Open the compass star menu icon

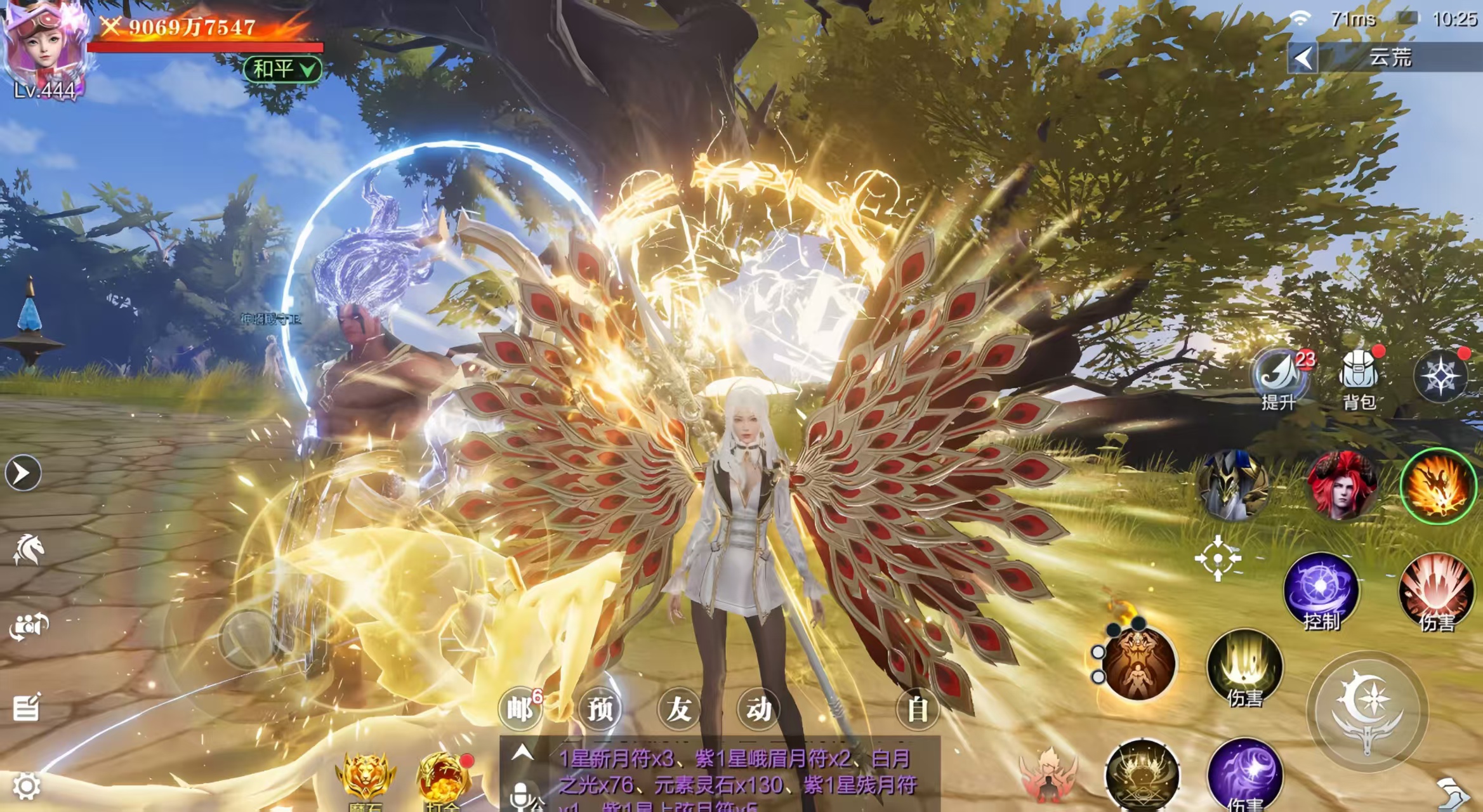tap(1440, 377)
